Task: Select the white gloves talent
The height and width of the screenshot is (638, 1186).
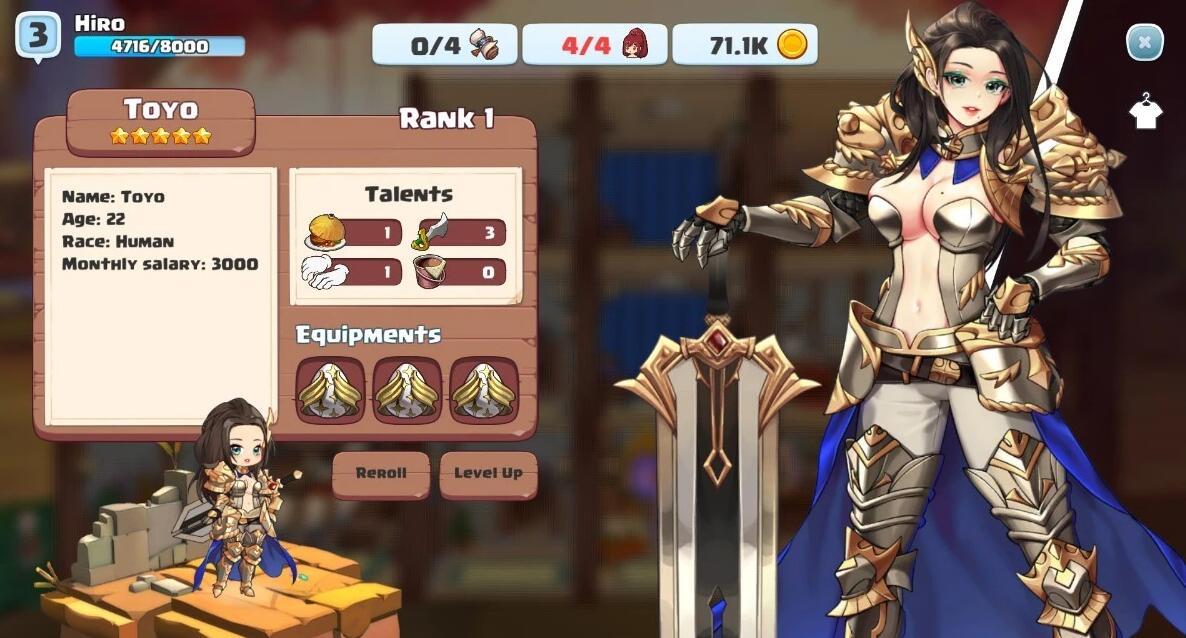Action: point(325,272)
